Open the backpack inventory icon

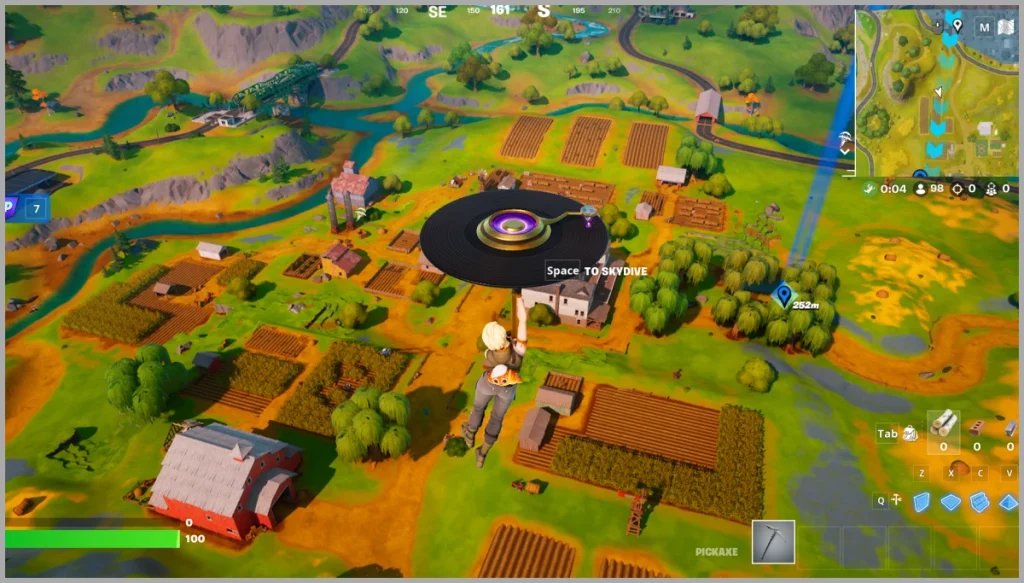911,433
